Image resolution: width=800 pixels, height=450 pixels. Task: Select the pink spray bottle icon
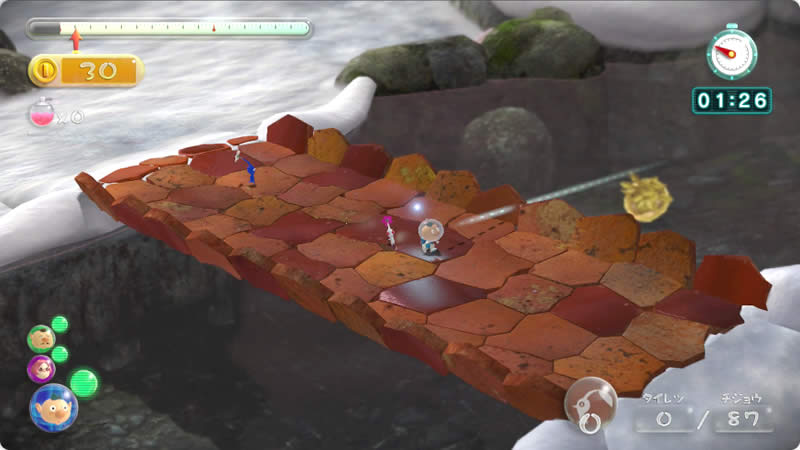[x=42, y=115]
